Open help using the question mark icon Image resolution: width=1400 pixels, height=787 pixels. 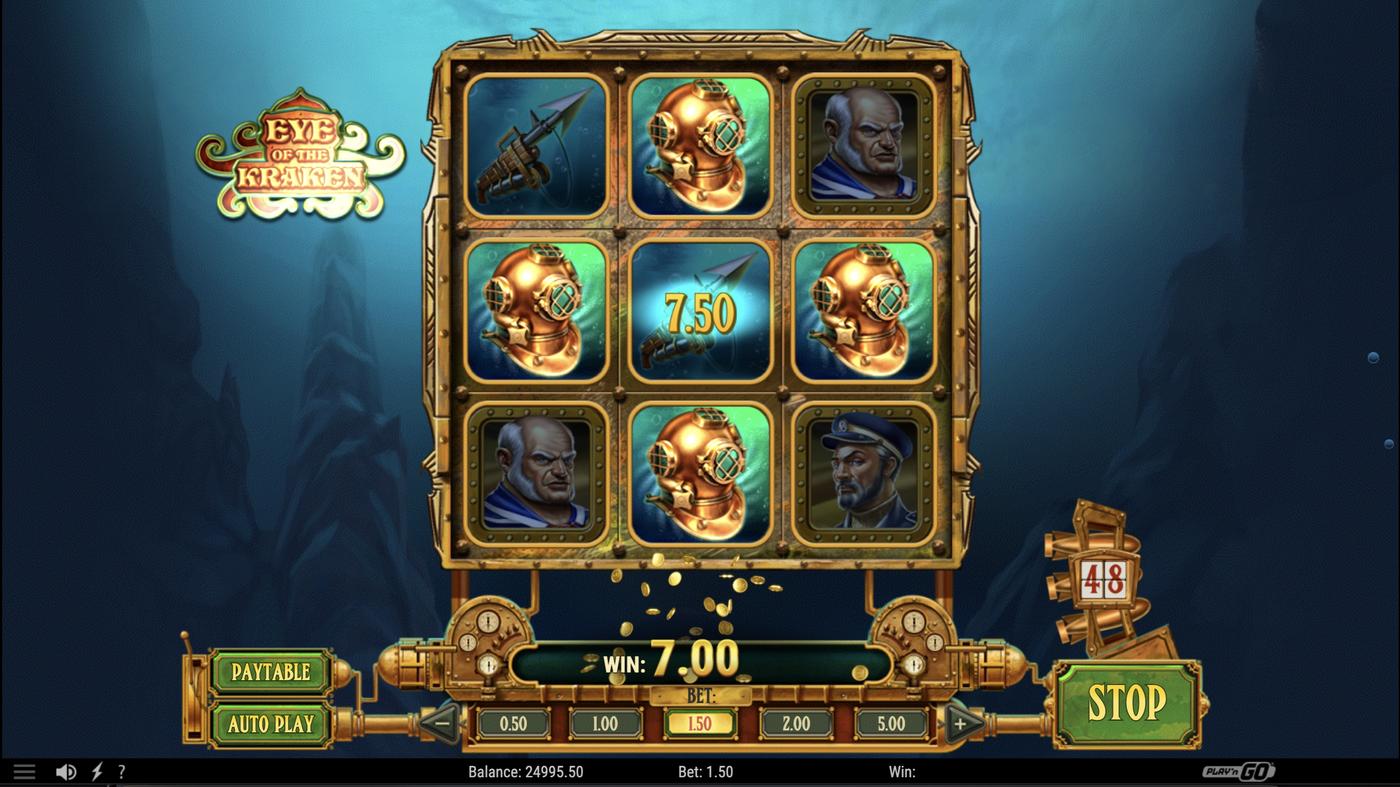(x=122, y=770)
